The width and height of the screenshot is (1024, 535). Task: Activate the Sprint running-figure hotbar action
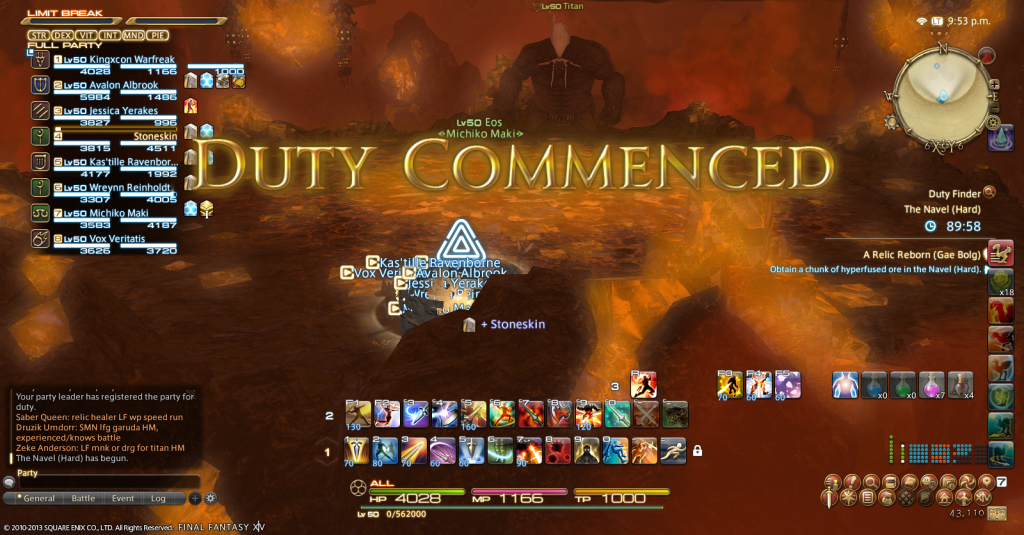click(672, 451)
